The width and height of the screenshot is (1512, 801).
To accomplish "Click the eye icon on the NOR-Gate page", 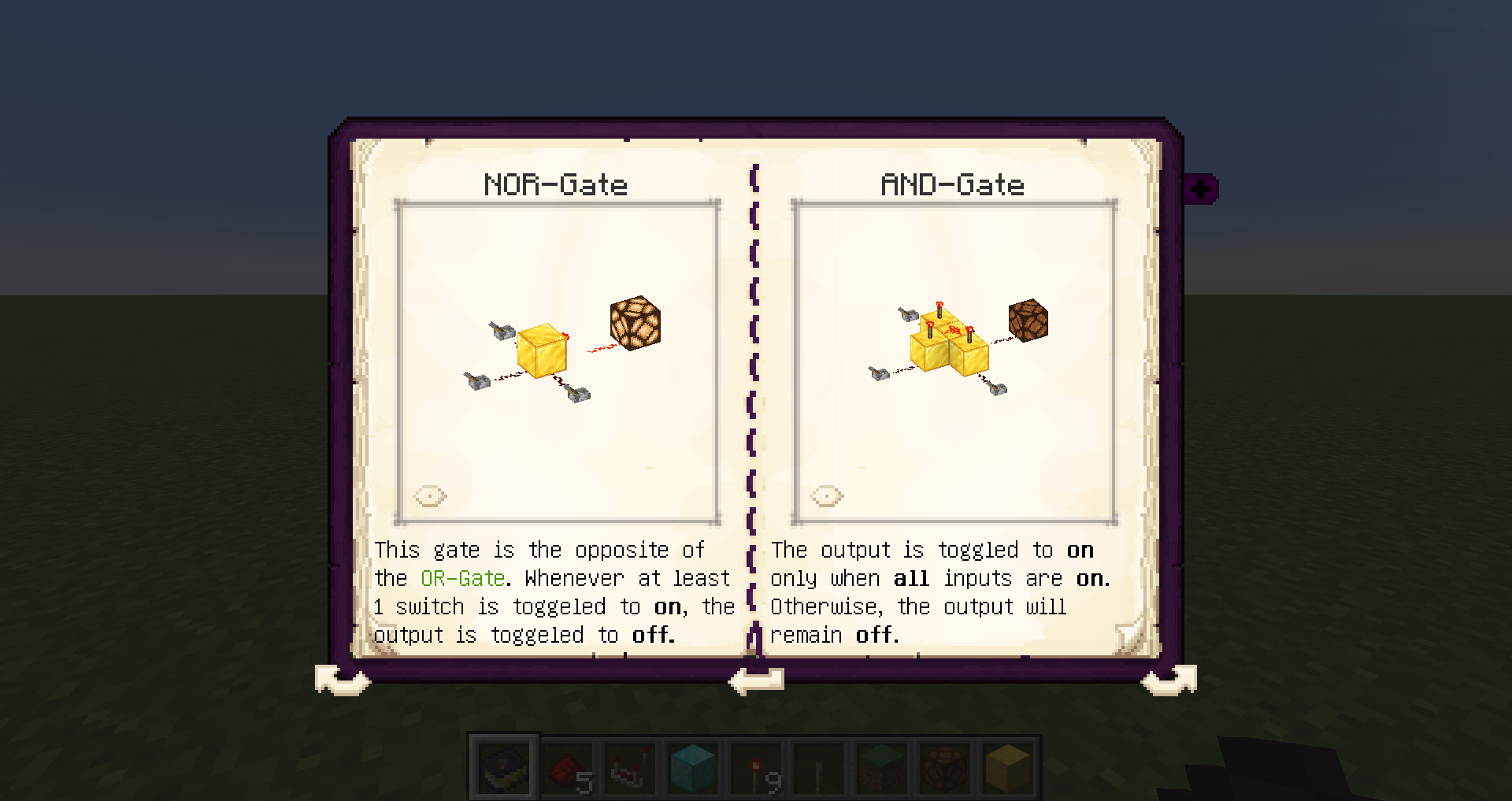I will tap(430, 496).
